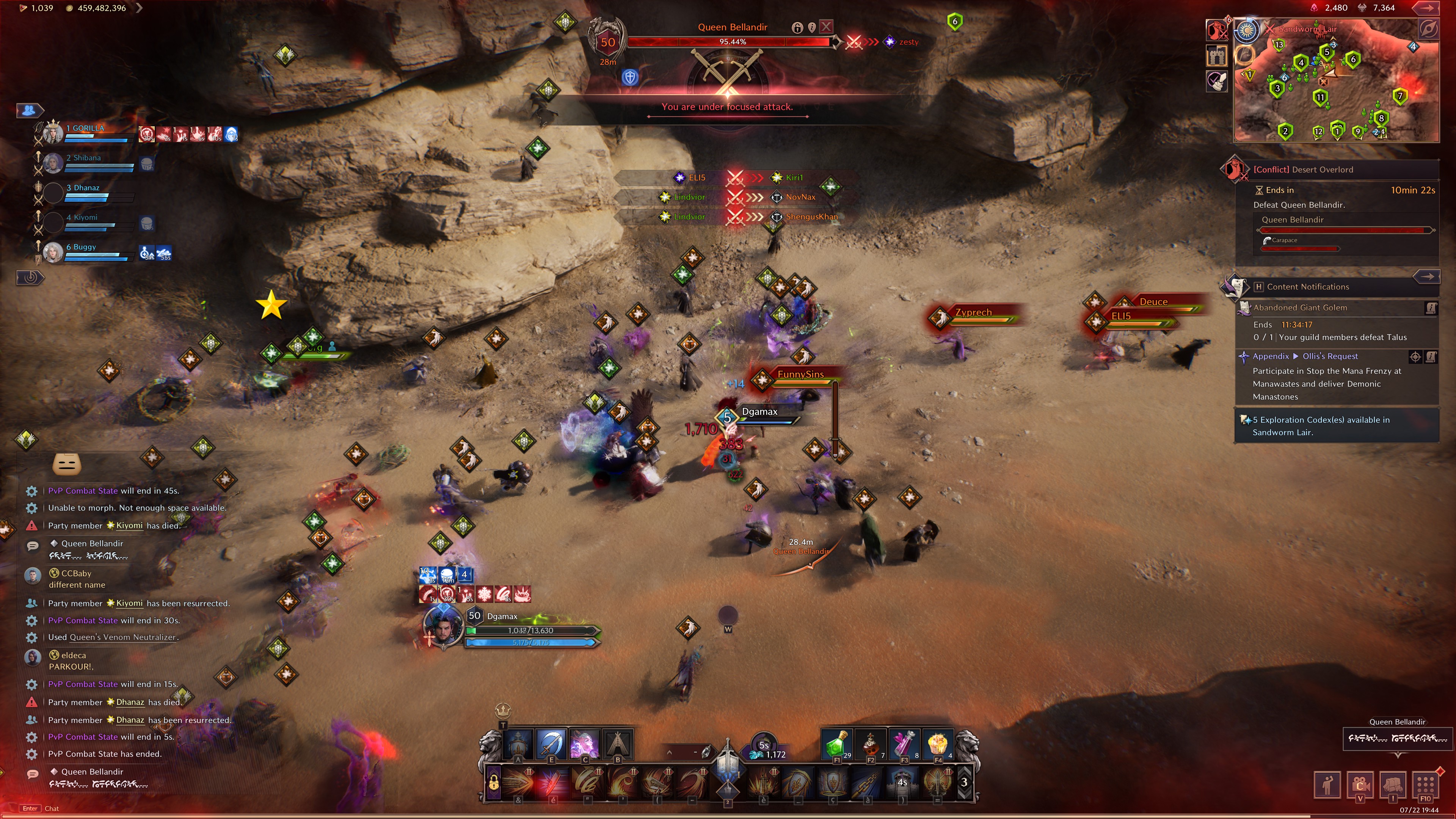This screenshot has width=1456, height=819.
Task: Collapse the Content Notifications panel with the arrow
Action: [x=1426, y=276]
